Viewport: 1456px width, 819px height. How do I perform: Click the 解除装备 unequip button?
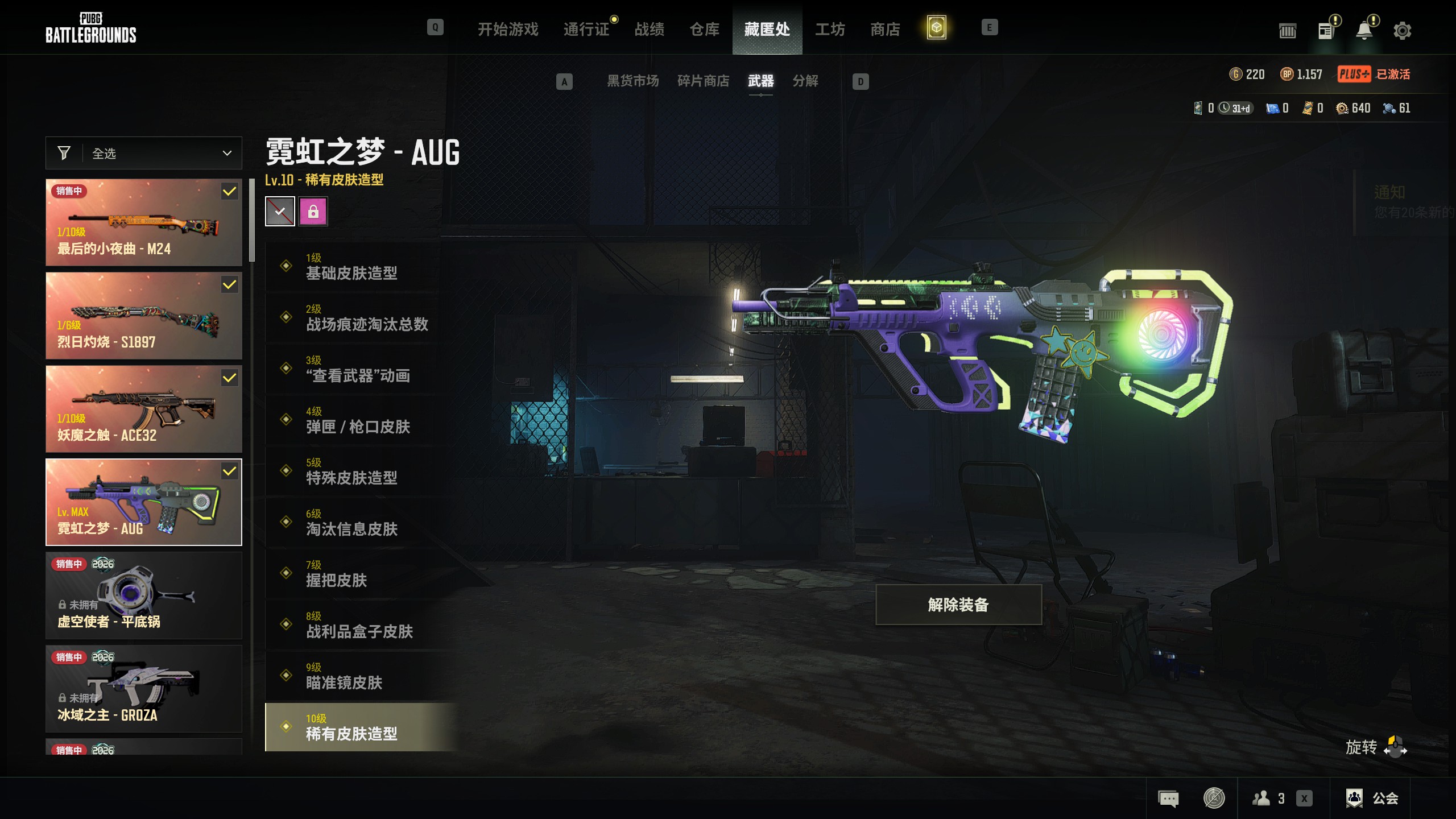click(958, 605)
